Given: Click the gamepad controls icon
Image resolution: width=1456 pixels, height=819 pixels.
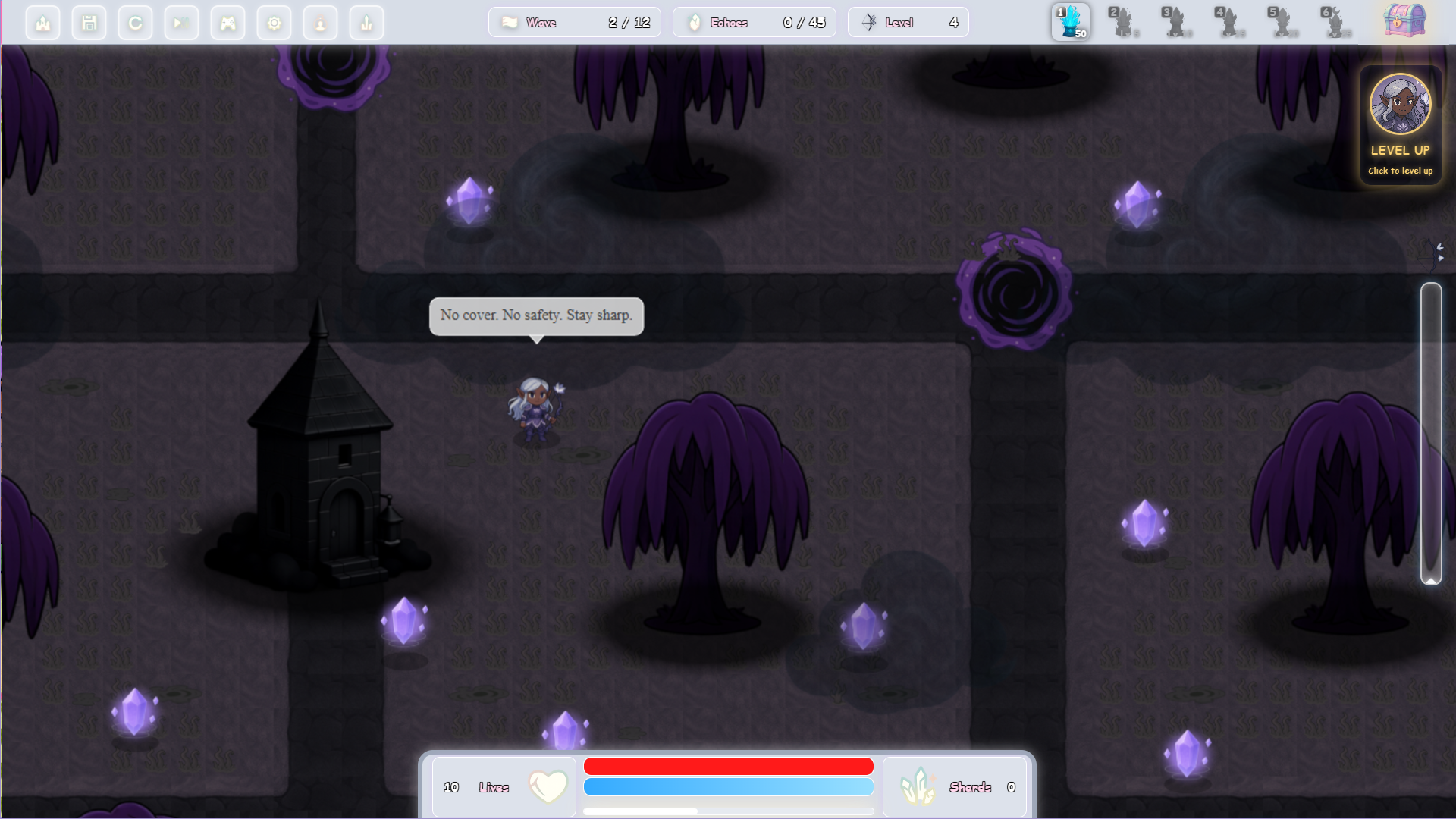Looking at the screenshot, I should tap(227, 23).
